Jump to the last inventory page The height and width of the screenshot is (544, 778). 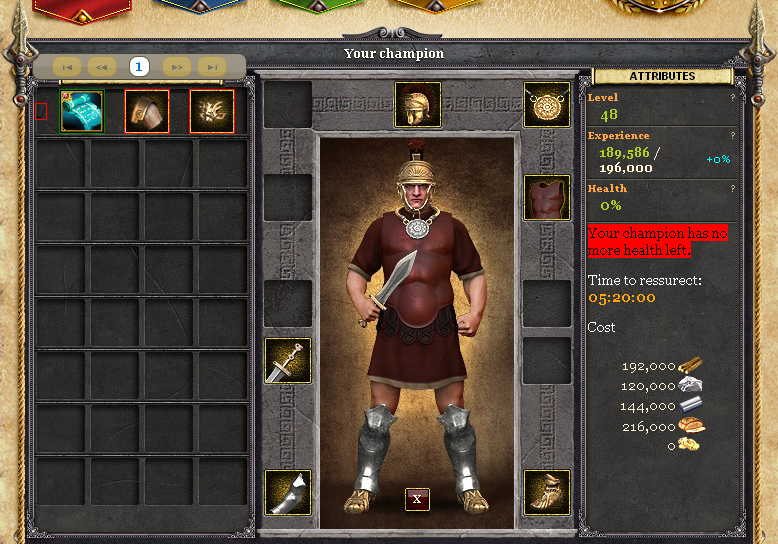point(211,67)
